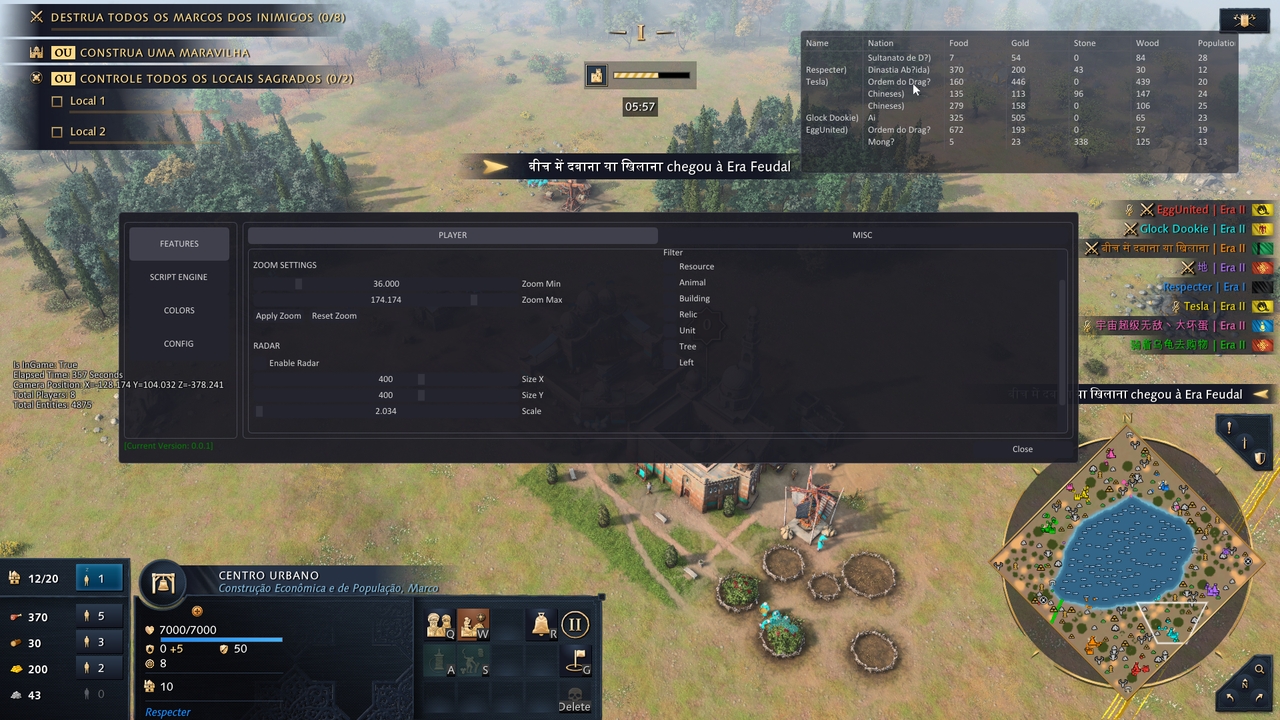The width and height of the screenshot is (1280, 720).
Task: Select the Colors section in sidebar
Action: [x=179, y=310]
